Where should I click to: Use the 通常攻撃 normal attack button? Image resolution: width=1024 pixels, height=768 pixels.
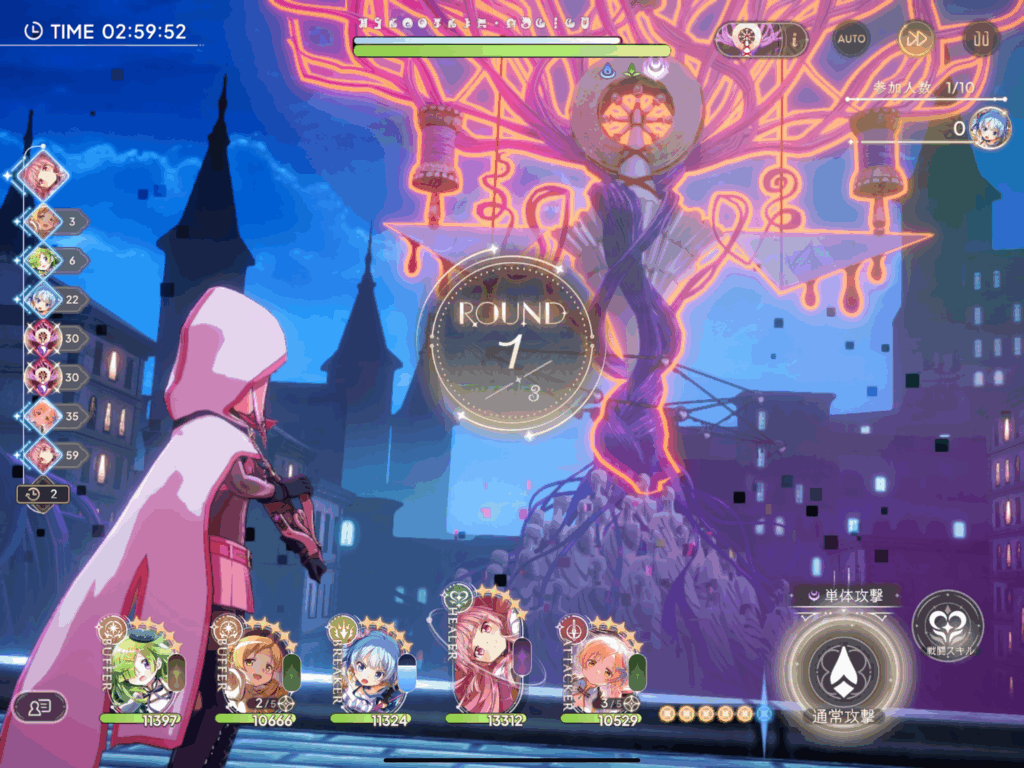[844, 670]
